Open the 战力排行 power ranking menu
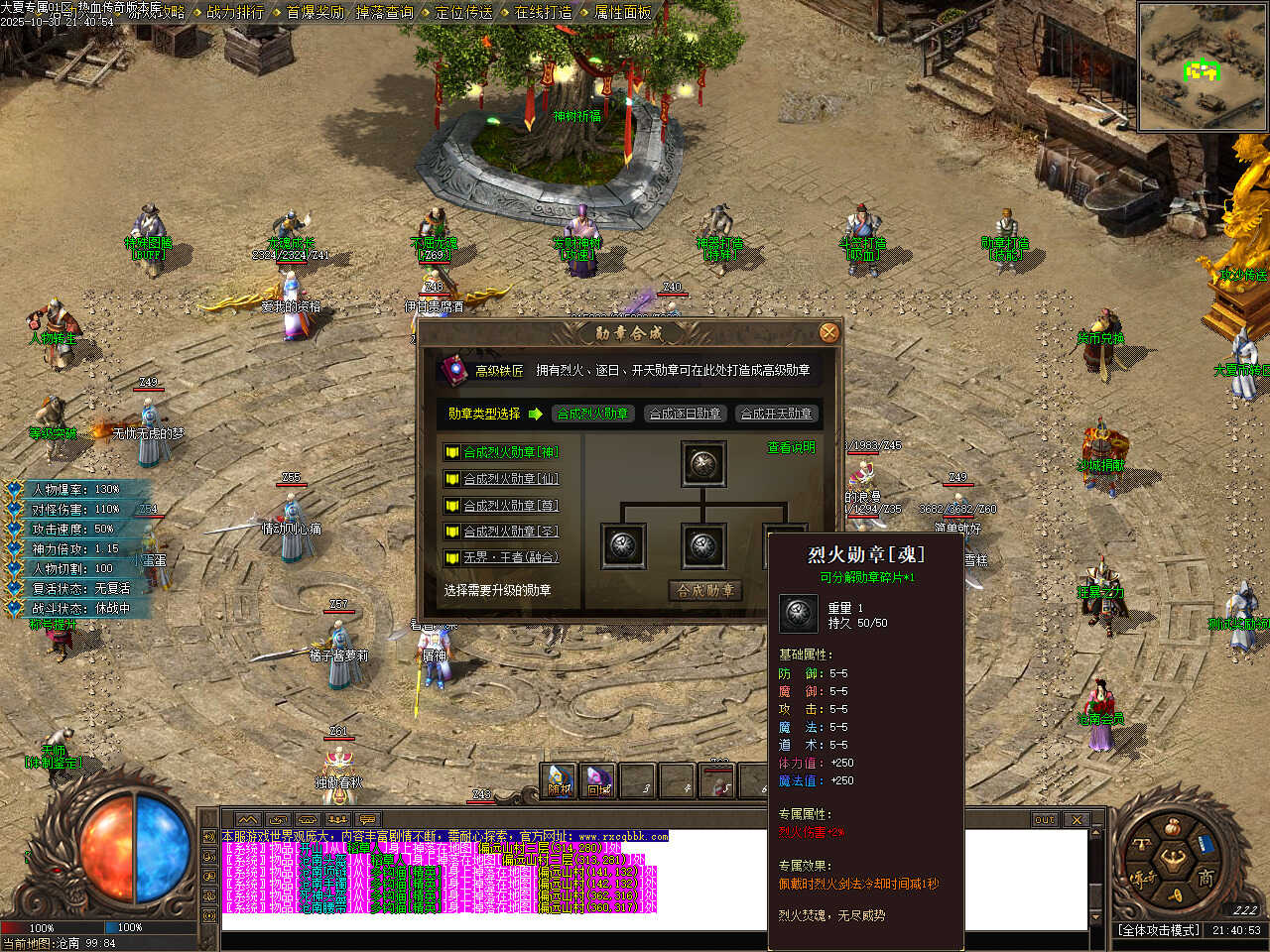 click(x=235, y=12)
